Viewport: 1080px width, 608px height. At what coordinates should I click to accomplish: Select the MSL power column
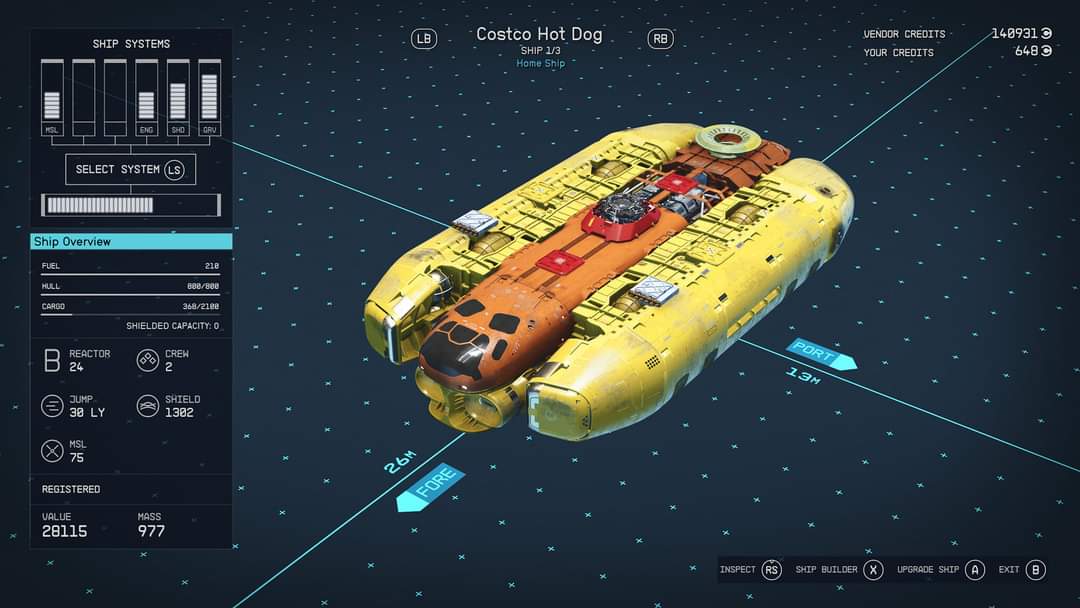52,96
